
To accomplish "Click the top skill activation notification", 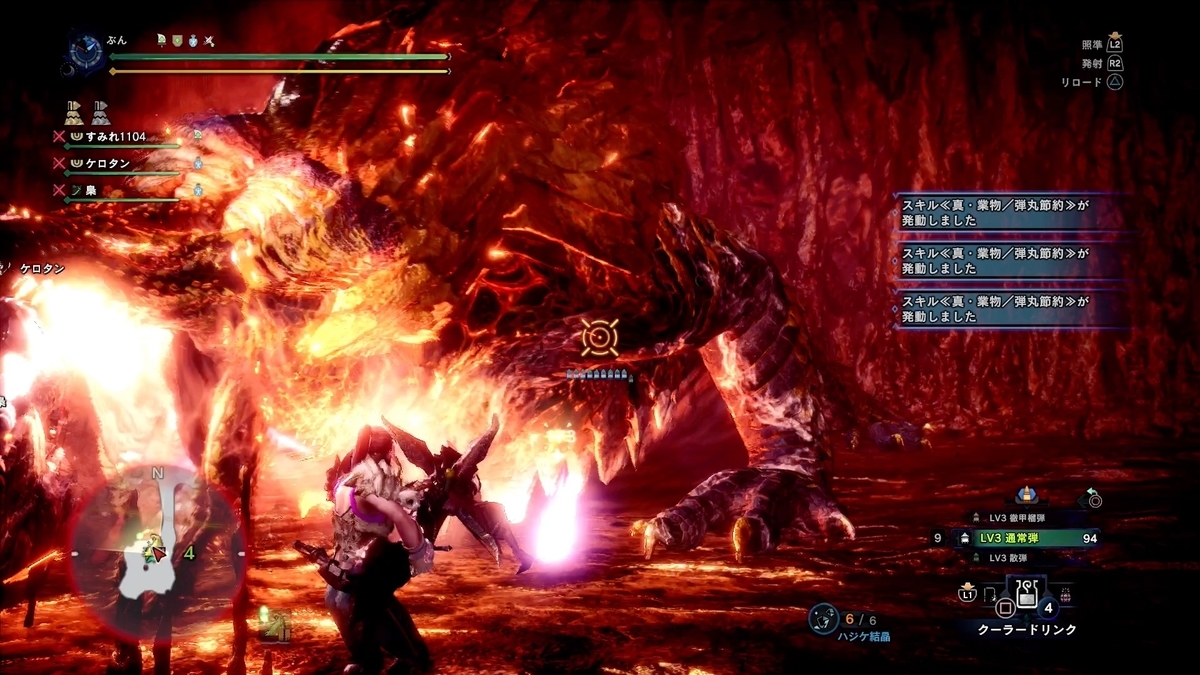I will click(1012, 211).
